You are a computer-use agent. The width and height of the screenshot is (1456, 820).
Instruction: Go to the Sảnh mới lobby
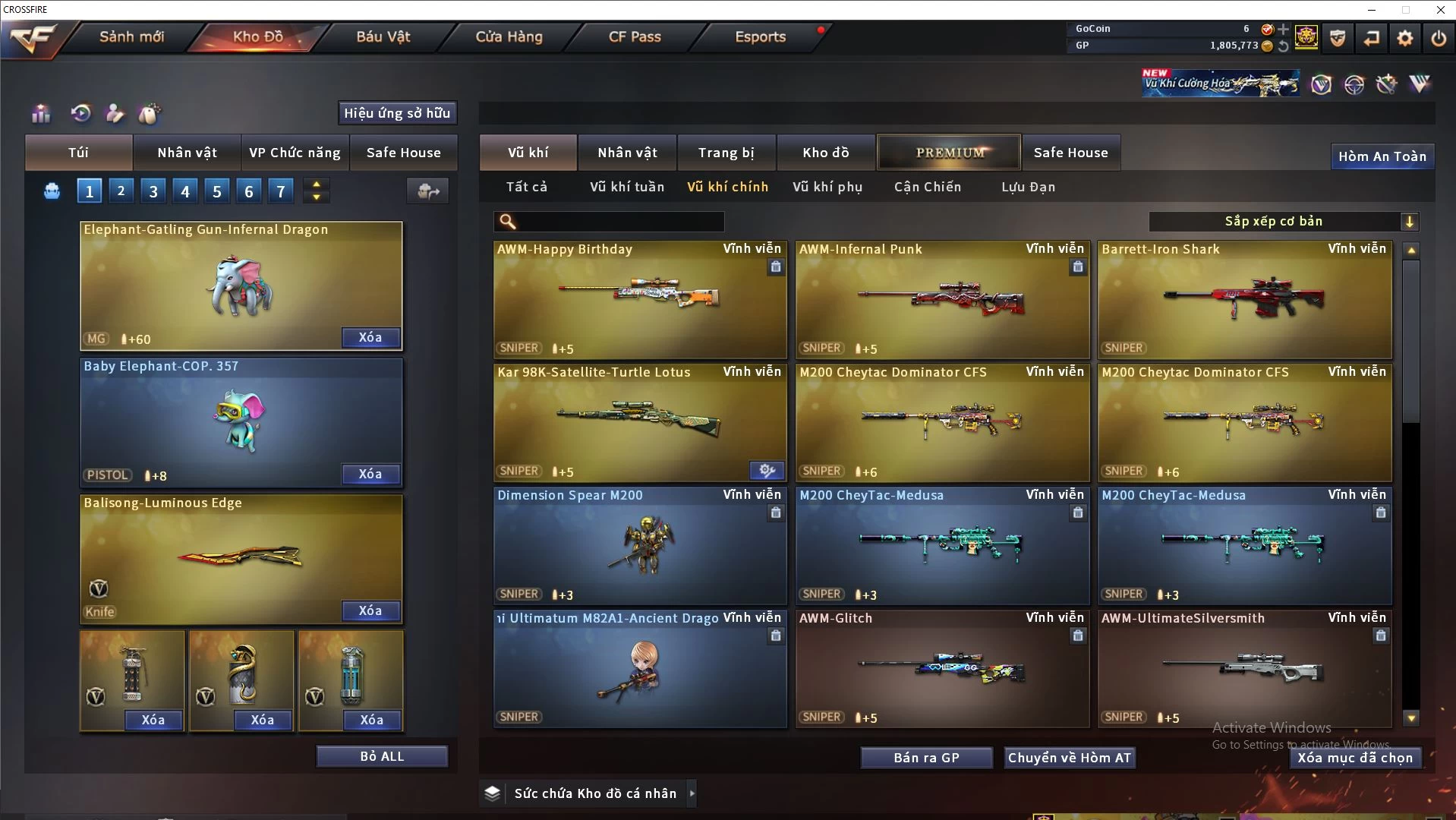click(131, 36)
